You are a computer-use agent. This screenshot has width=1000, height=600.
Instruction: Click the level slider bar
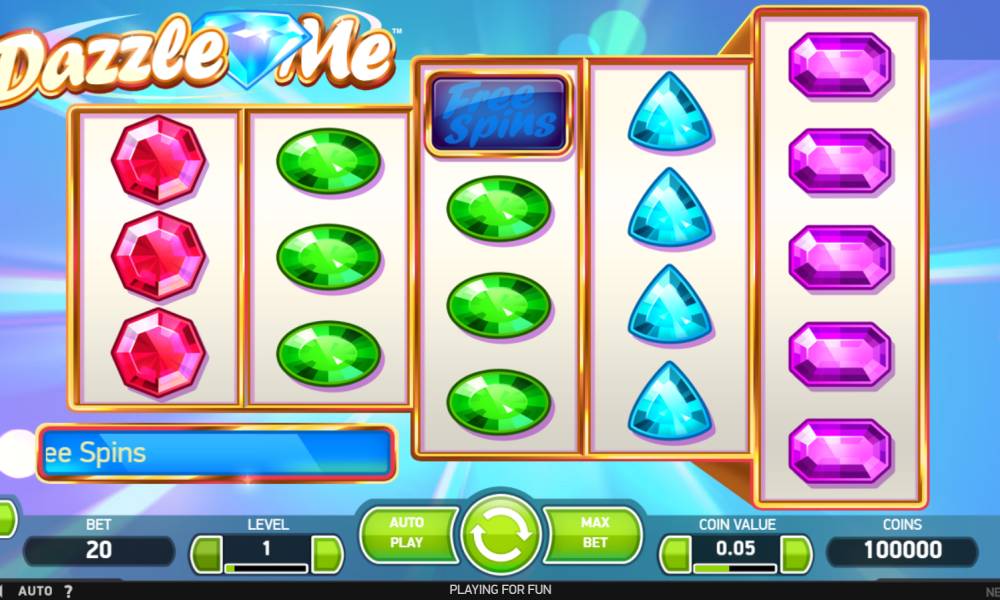[x=267, y=568]
